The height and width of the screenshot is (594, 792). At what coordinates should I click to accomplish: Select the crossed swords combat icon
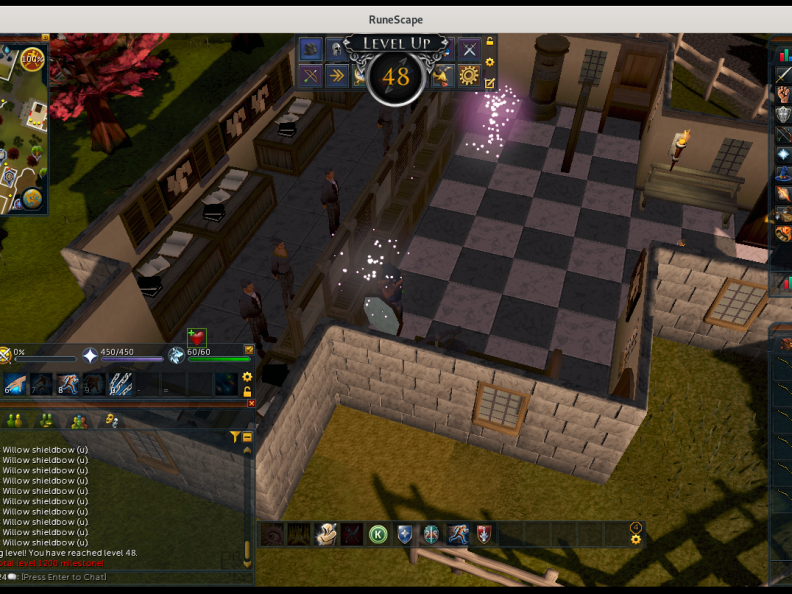[x=469, y=49]
